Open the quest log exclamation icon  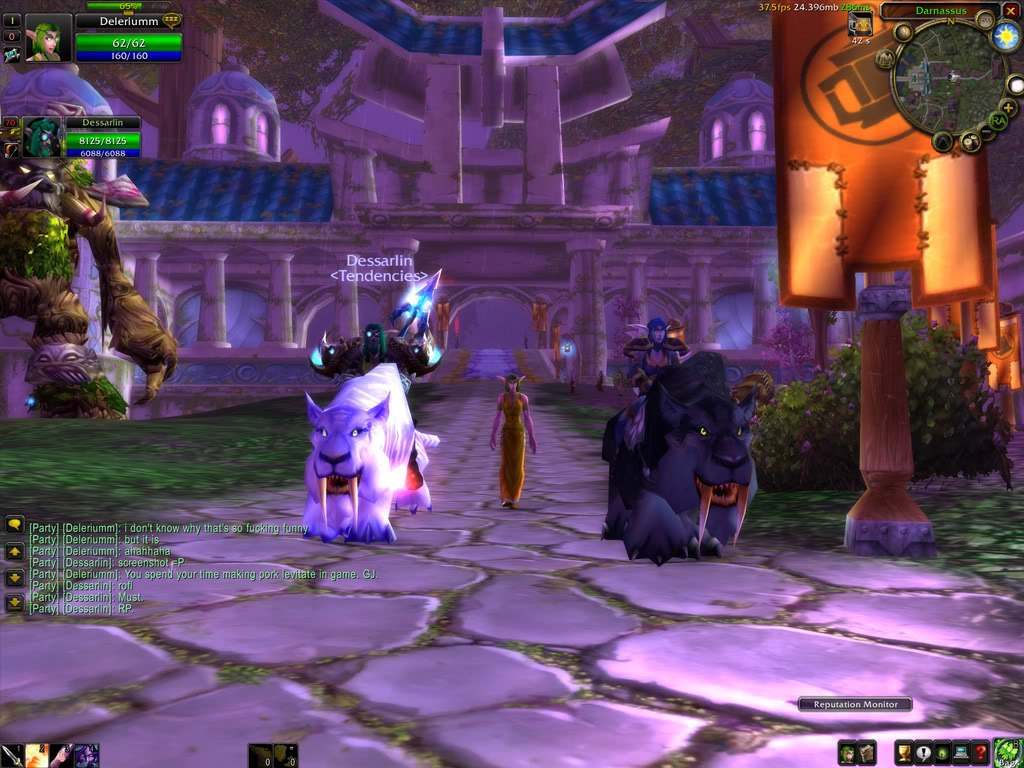923,753
